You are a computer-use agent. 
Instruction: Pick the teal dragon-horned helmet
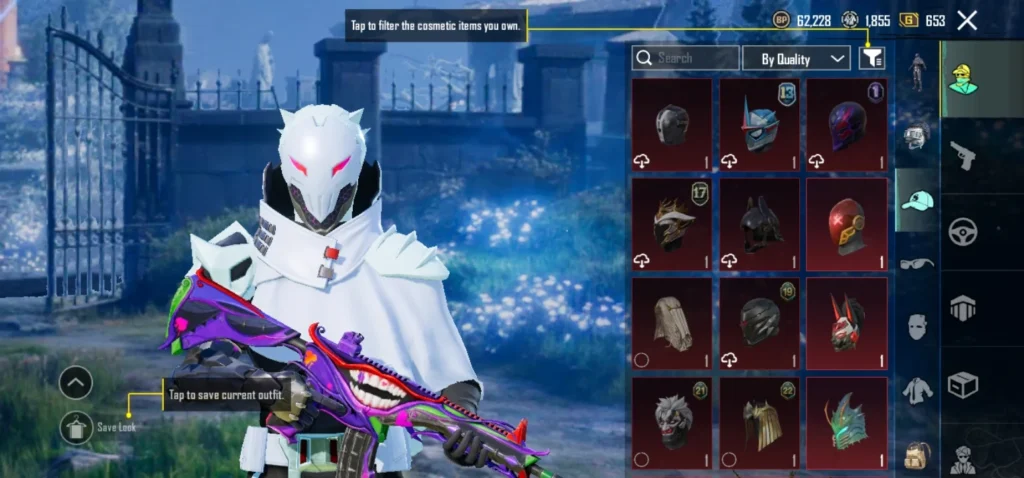[x=846, y=422]
